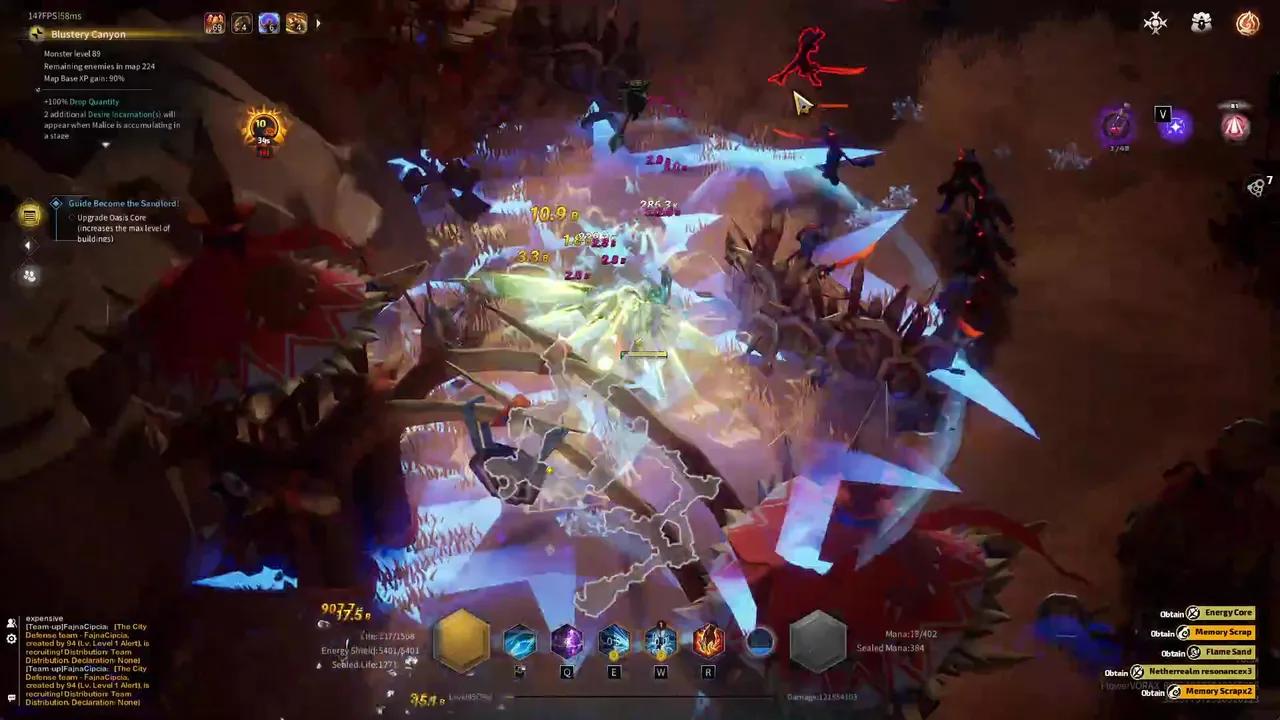
Task: Open the team members icon
Action: tap(30, 276)
